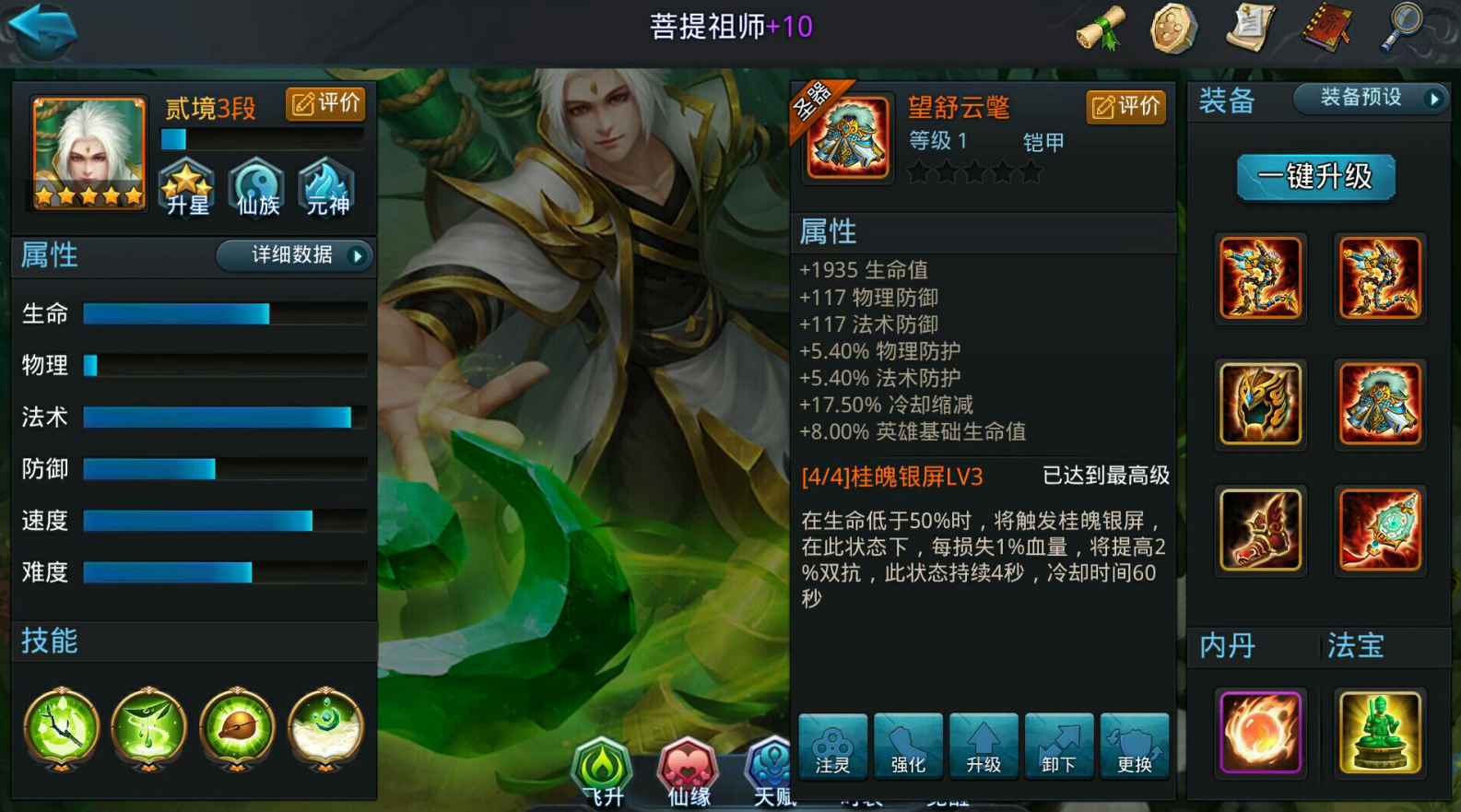Screen dimensions: 1461x812
Task: Open the 仙族 yin-yang icon
Action: point(255,187)
